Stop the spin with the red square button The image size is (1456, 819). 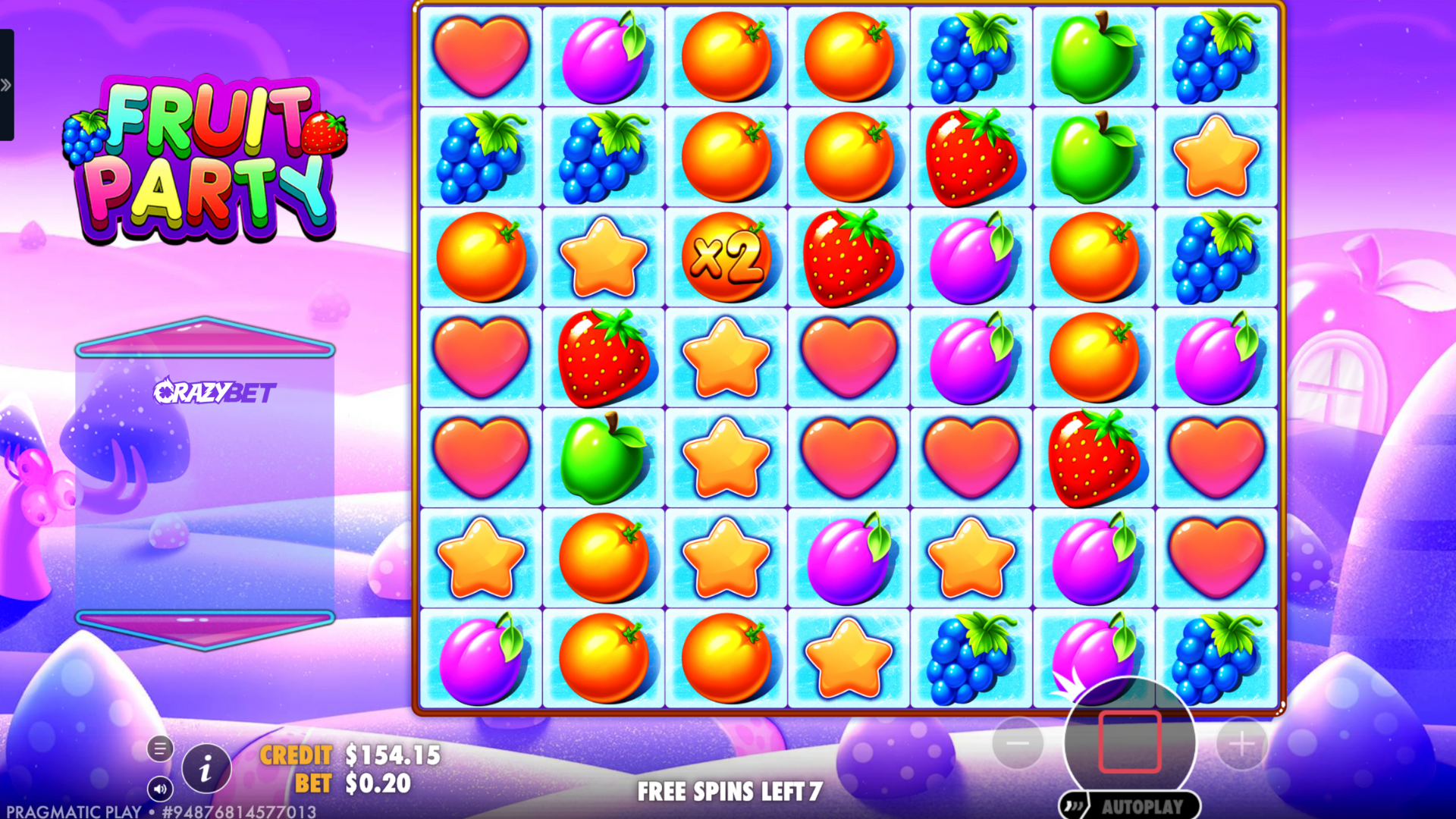1129,742
